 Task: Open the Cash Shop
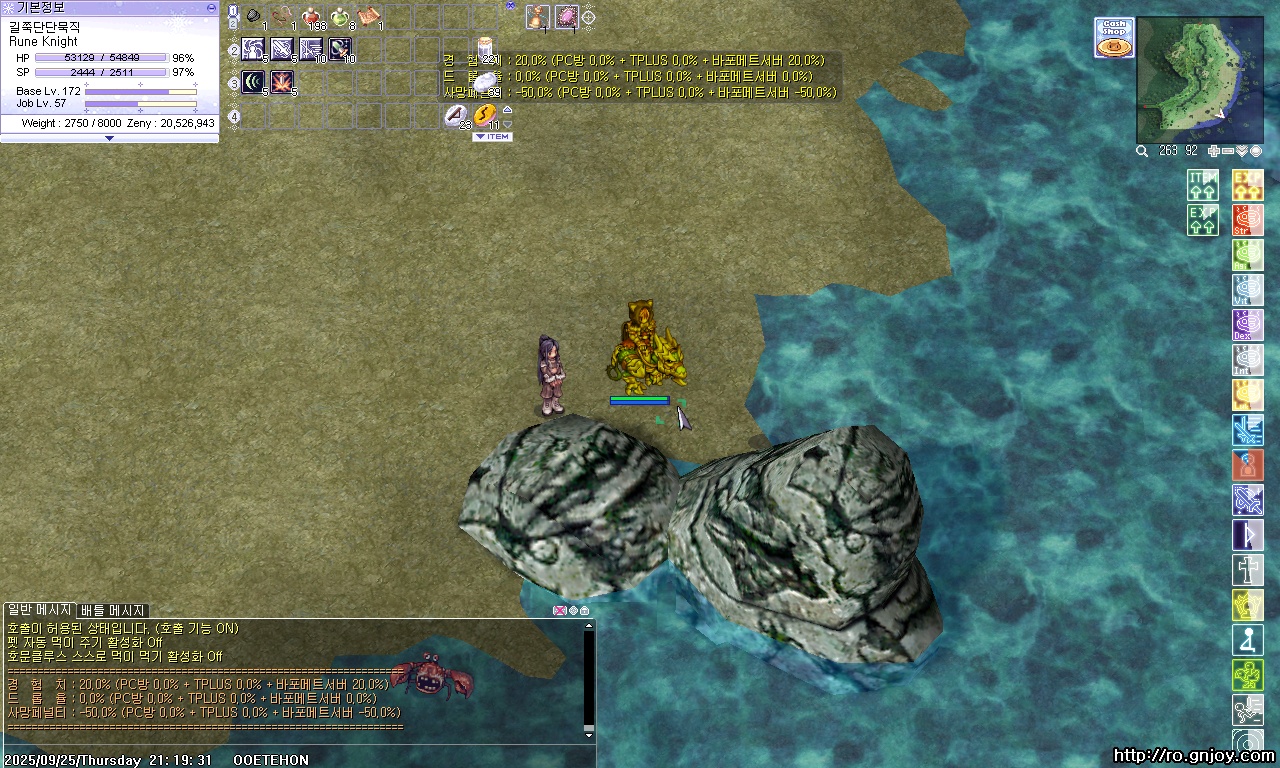[x=1114, y=38]
